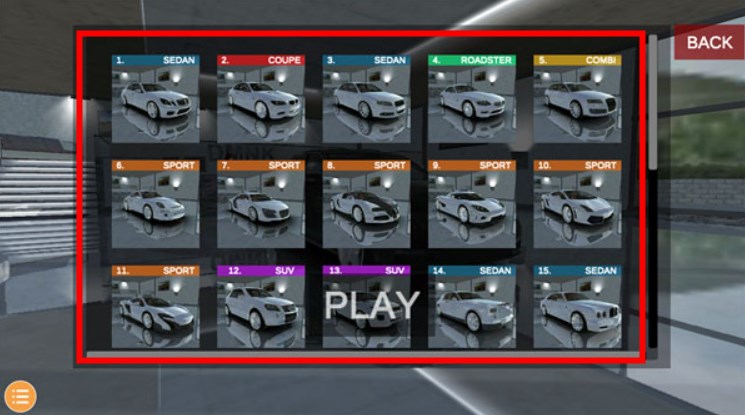
Task: Pick car number 3 Sedan
Action: [x=366, y=98]
